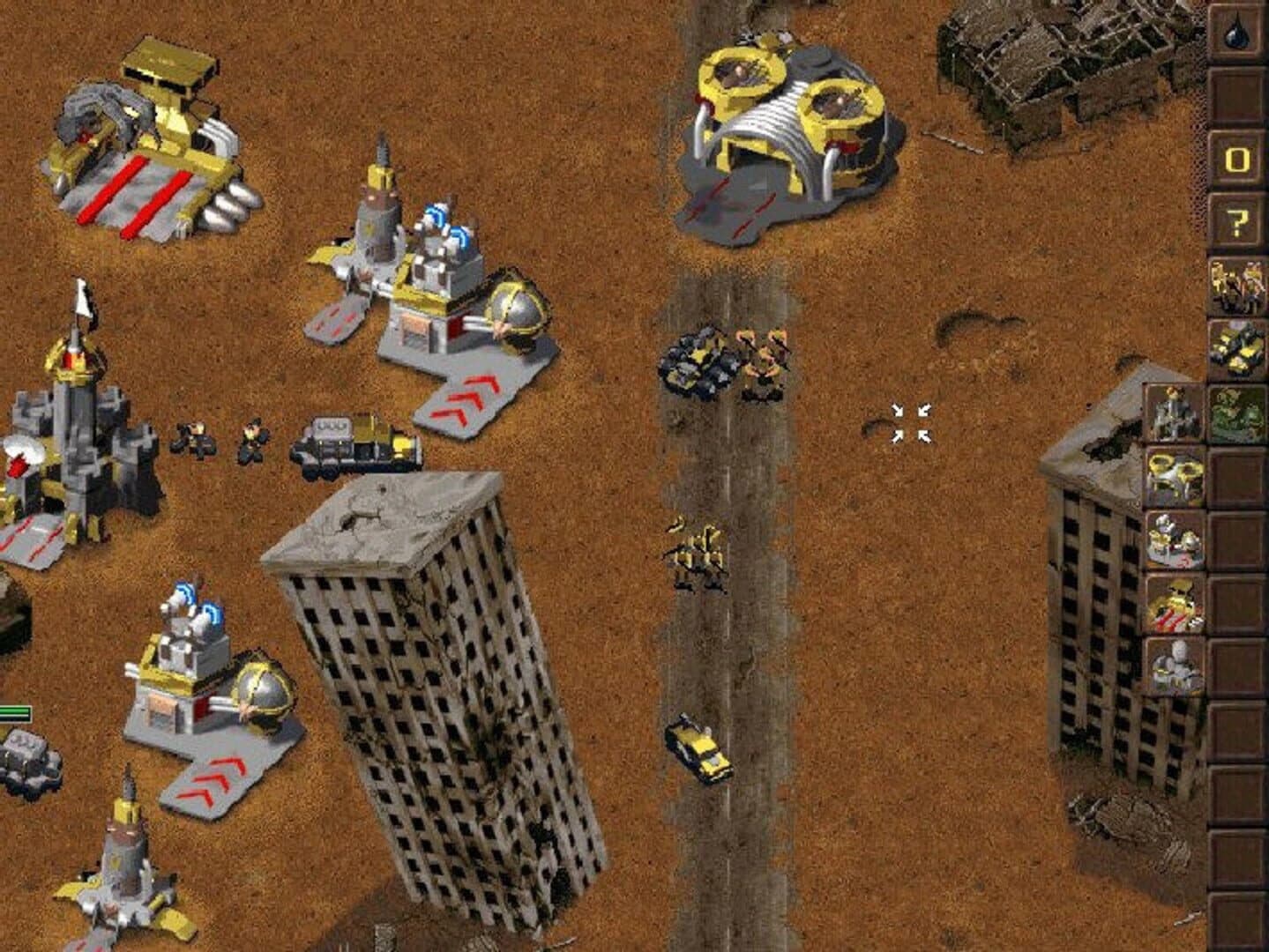Select the infantry squad build icon
This screenshot has height=952, width=1269.
(1238, 284)
